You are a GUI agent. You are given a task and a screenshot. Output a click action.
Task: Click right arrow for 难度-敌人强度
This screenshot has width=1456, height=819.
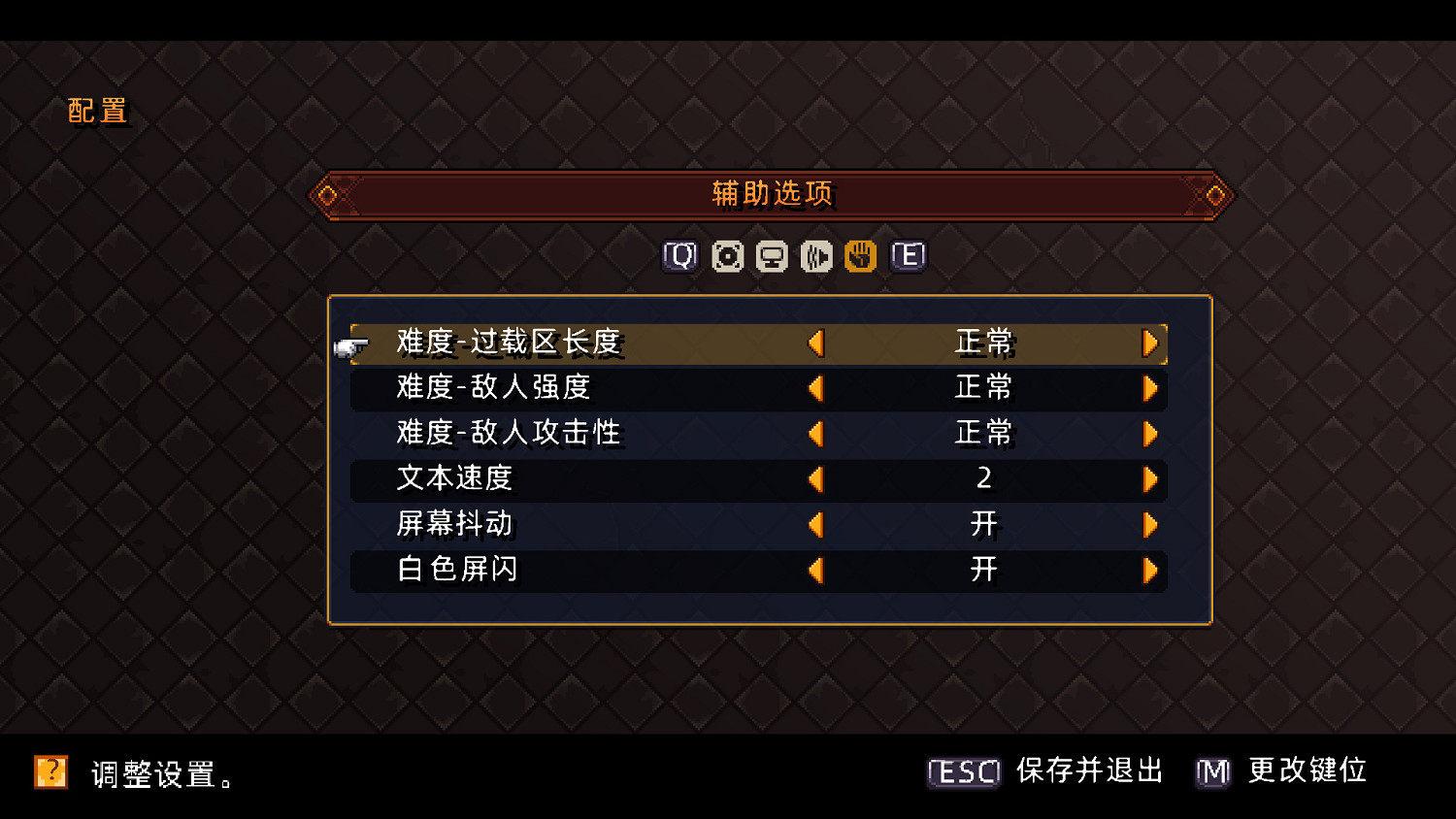pos(1151,388)
